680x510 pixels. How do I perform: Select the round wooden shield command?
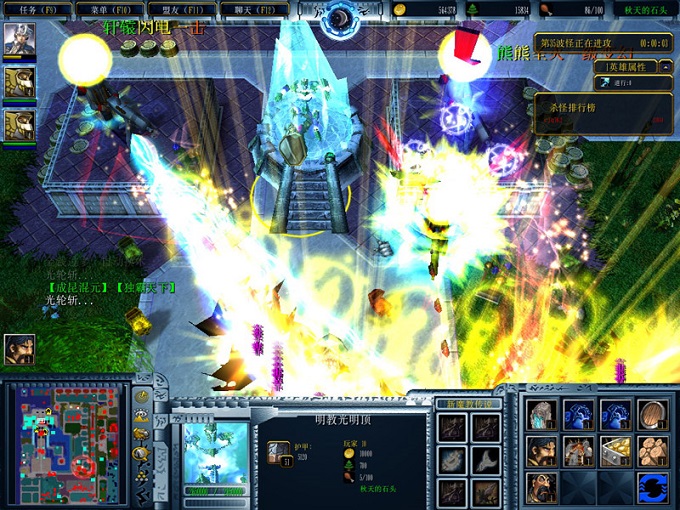652,415
